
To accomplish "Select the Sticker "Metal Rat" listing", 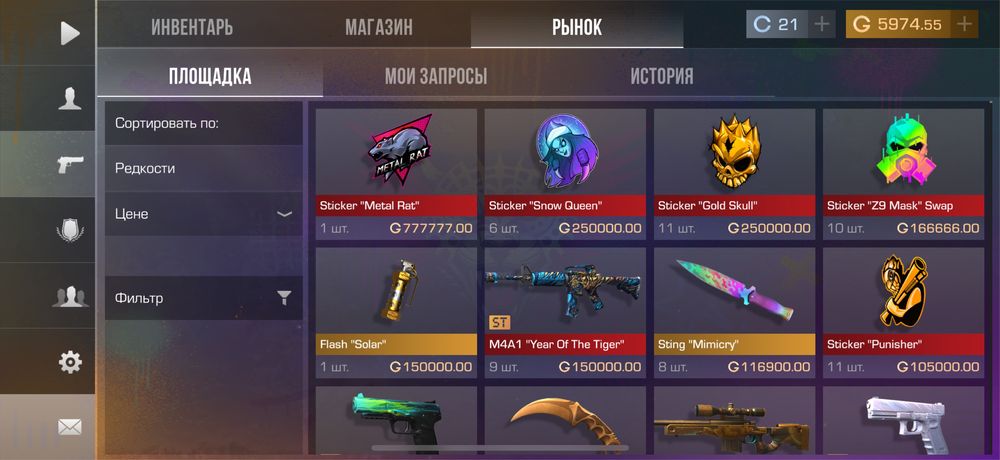I will [x=396, y=173].
